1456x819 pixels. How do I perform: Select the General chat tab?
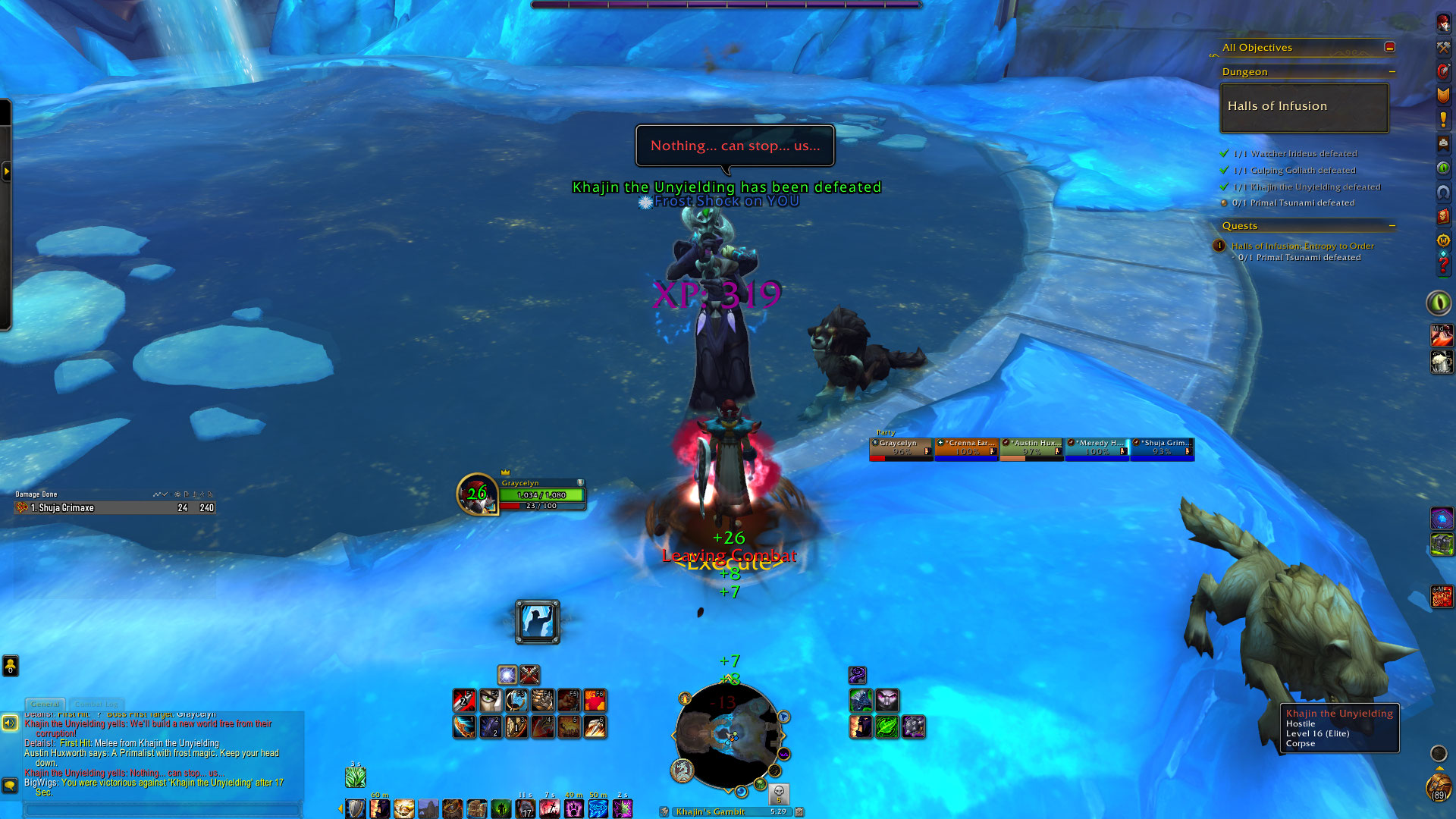45,704
